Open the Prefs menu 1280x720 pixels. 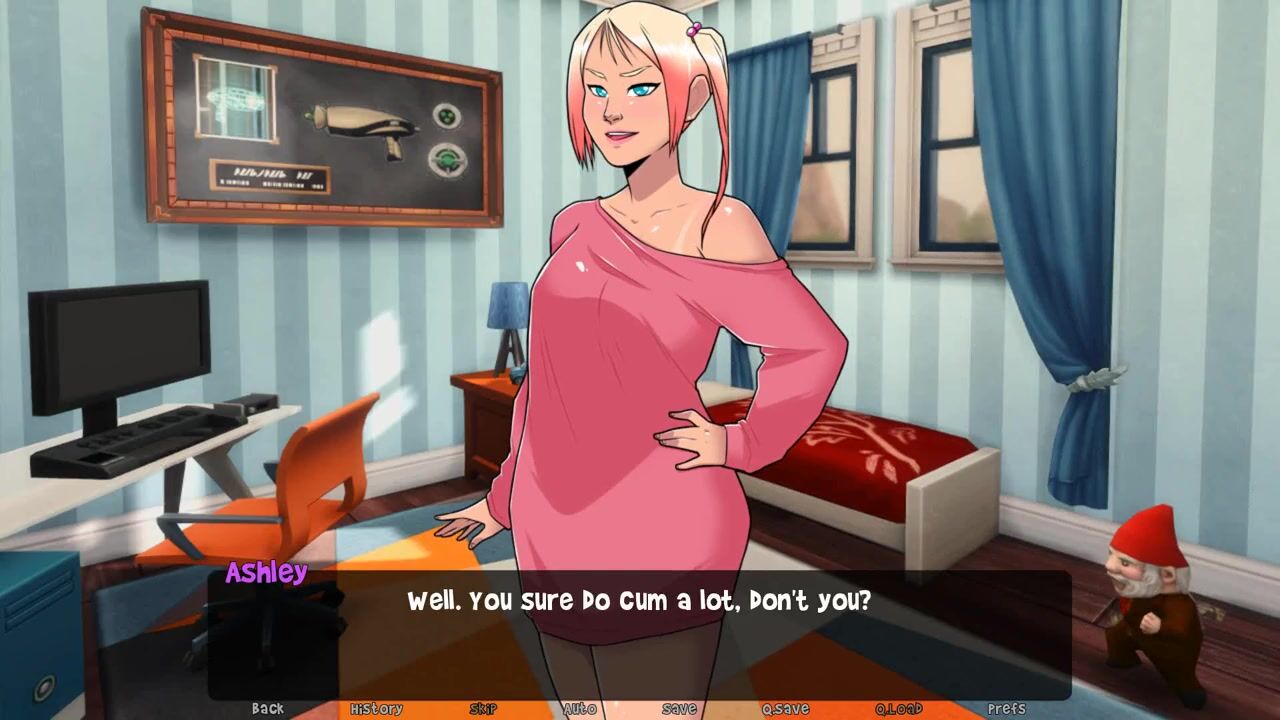click(1006, 708)
